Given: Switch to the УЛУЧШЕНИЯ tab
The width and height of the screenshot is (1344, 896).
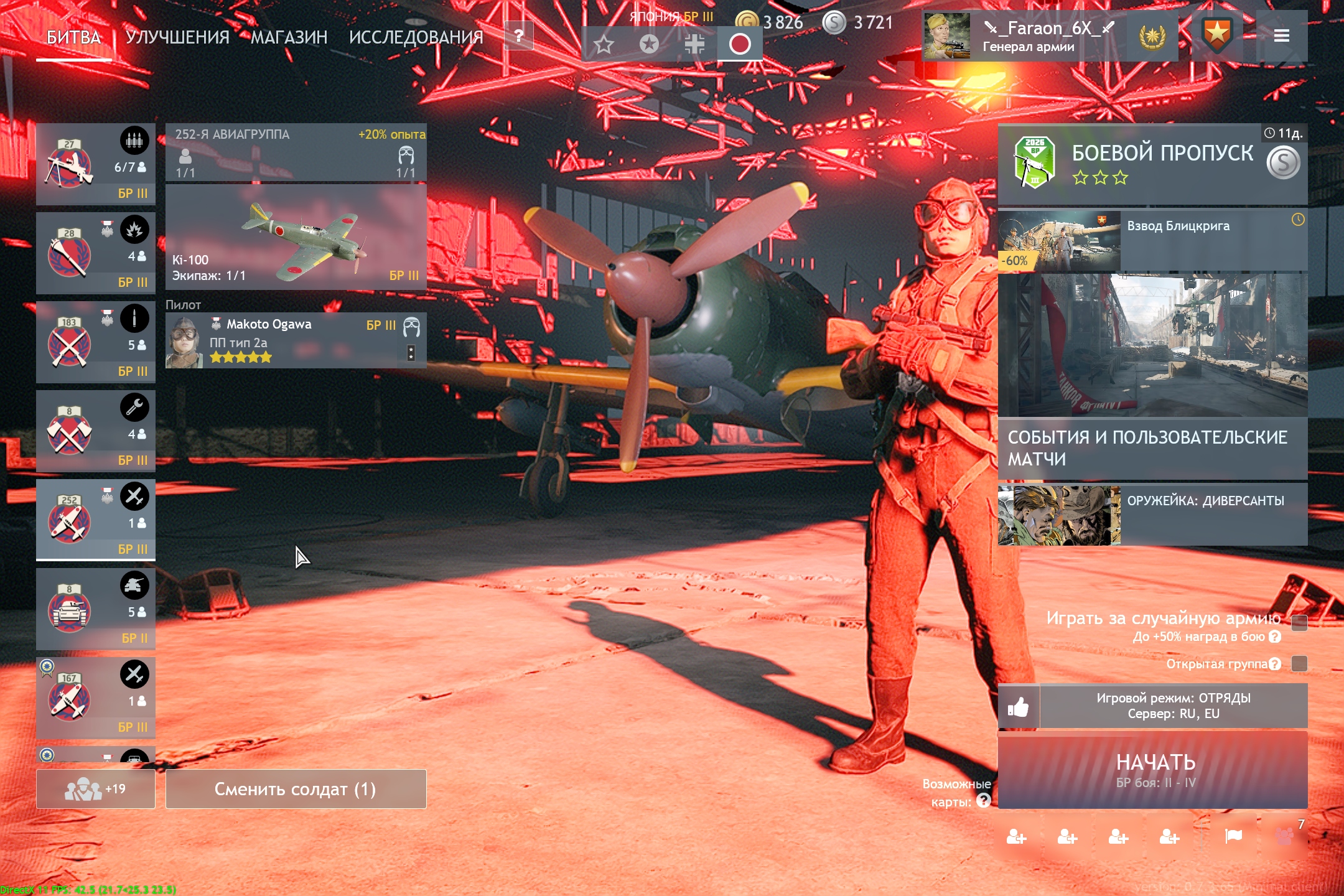Looking at the screenshot, I should pos(177,37).
